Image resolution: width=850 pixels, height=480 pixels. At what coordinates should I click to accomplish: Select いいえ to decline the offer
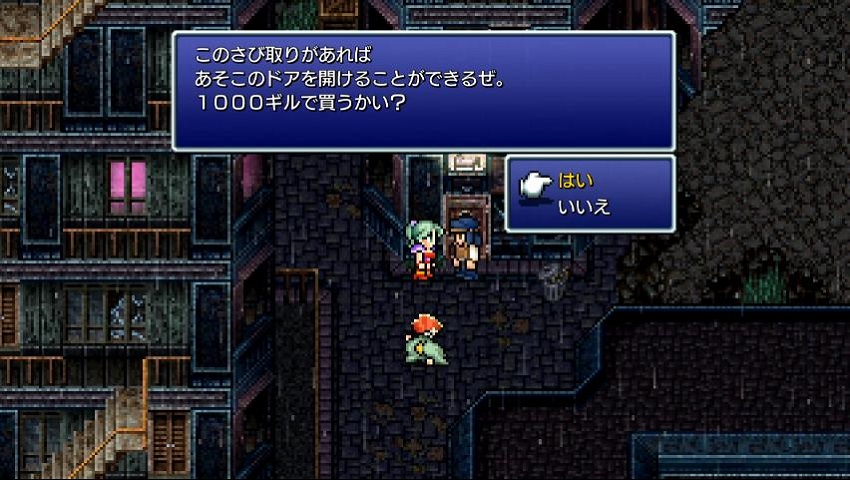point(584,207)
